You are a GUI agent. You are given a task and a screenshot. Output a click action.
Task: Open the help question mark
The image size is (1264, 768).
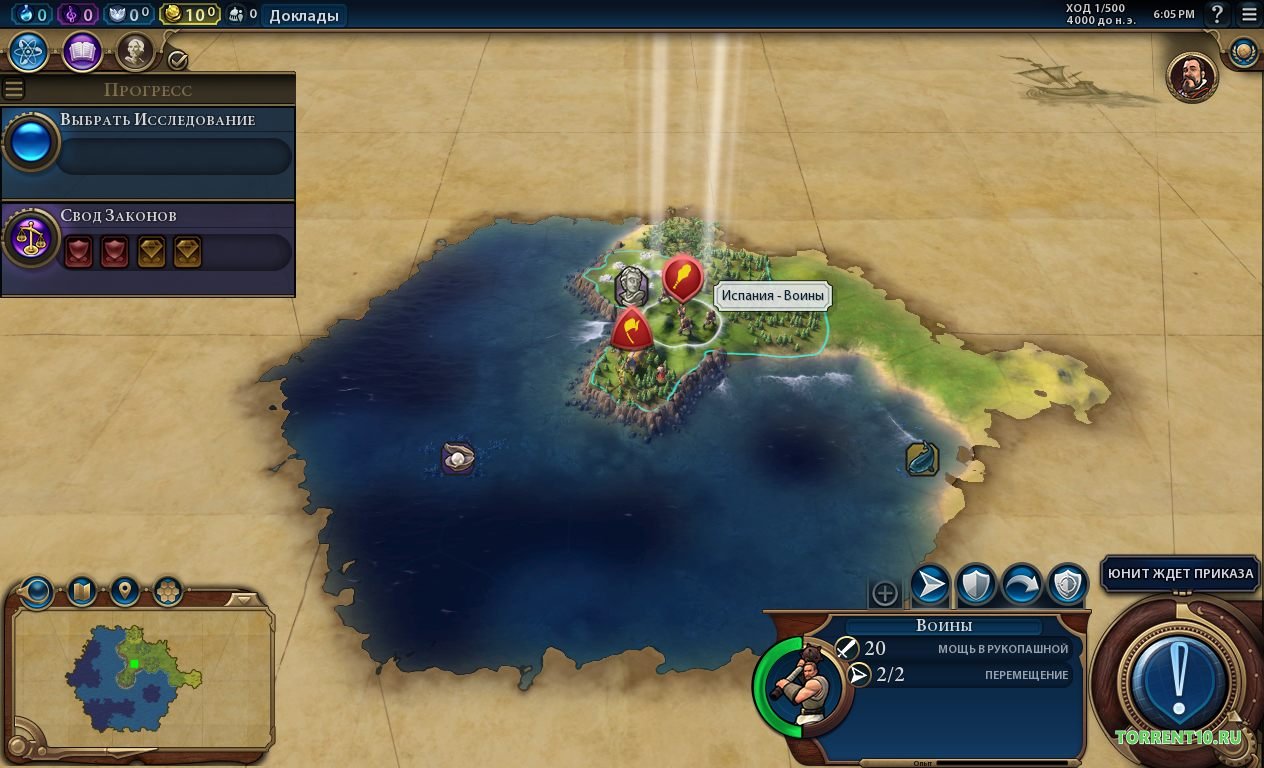[x=1217, y=14]
